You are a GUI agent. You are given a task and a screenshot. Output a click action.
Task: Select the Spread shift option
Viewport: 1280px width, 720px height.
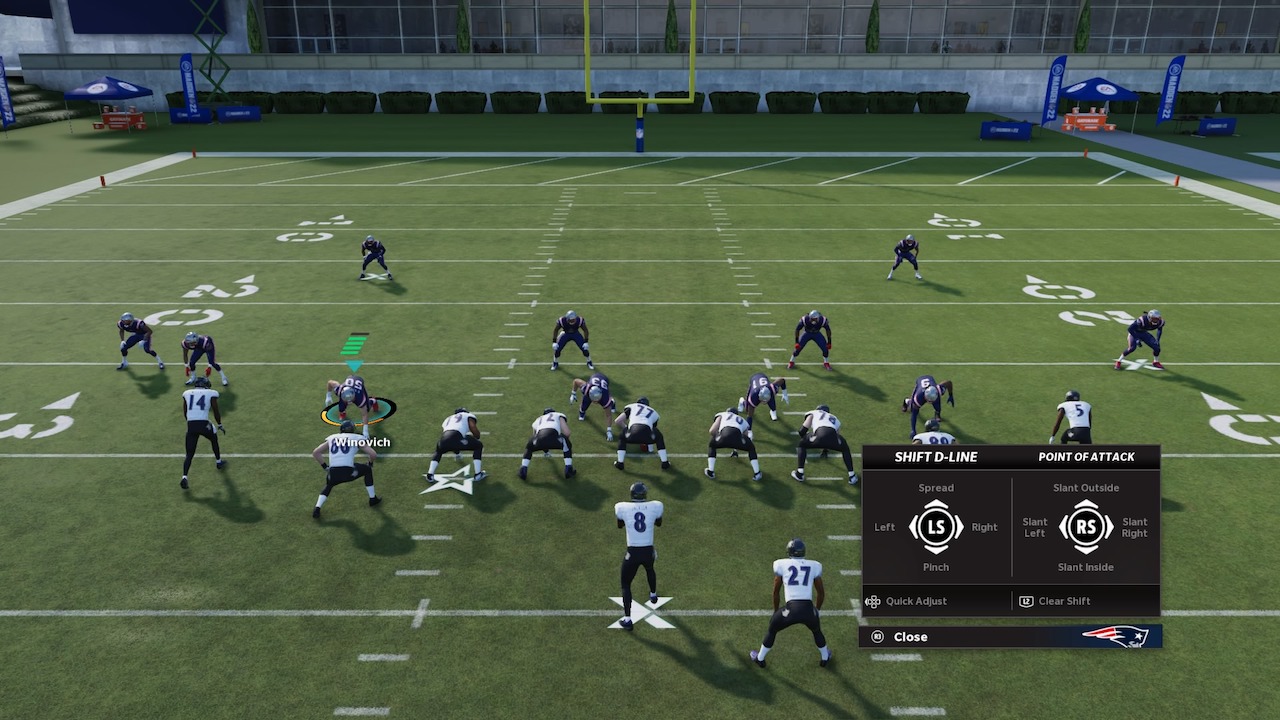click(x=935, y=488)
